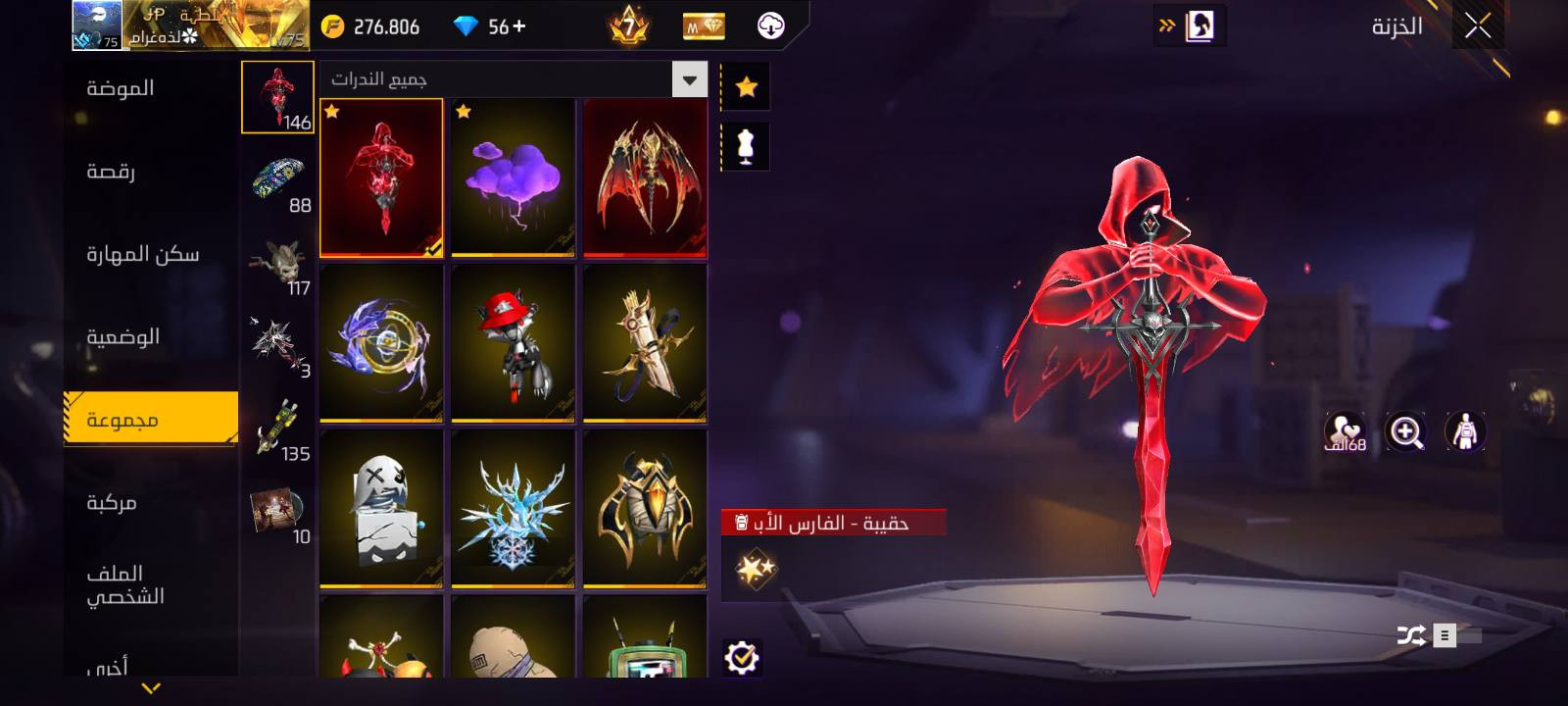
Task: Open the الموضة (Fashion) category
Action: point(121,88)
